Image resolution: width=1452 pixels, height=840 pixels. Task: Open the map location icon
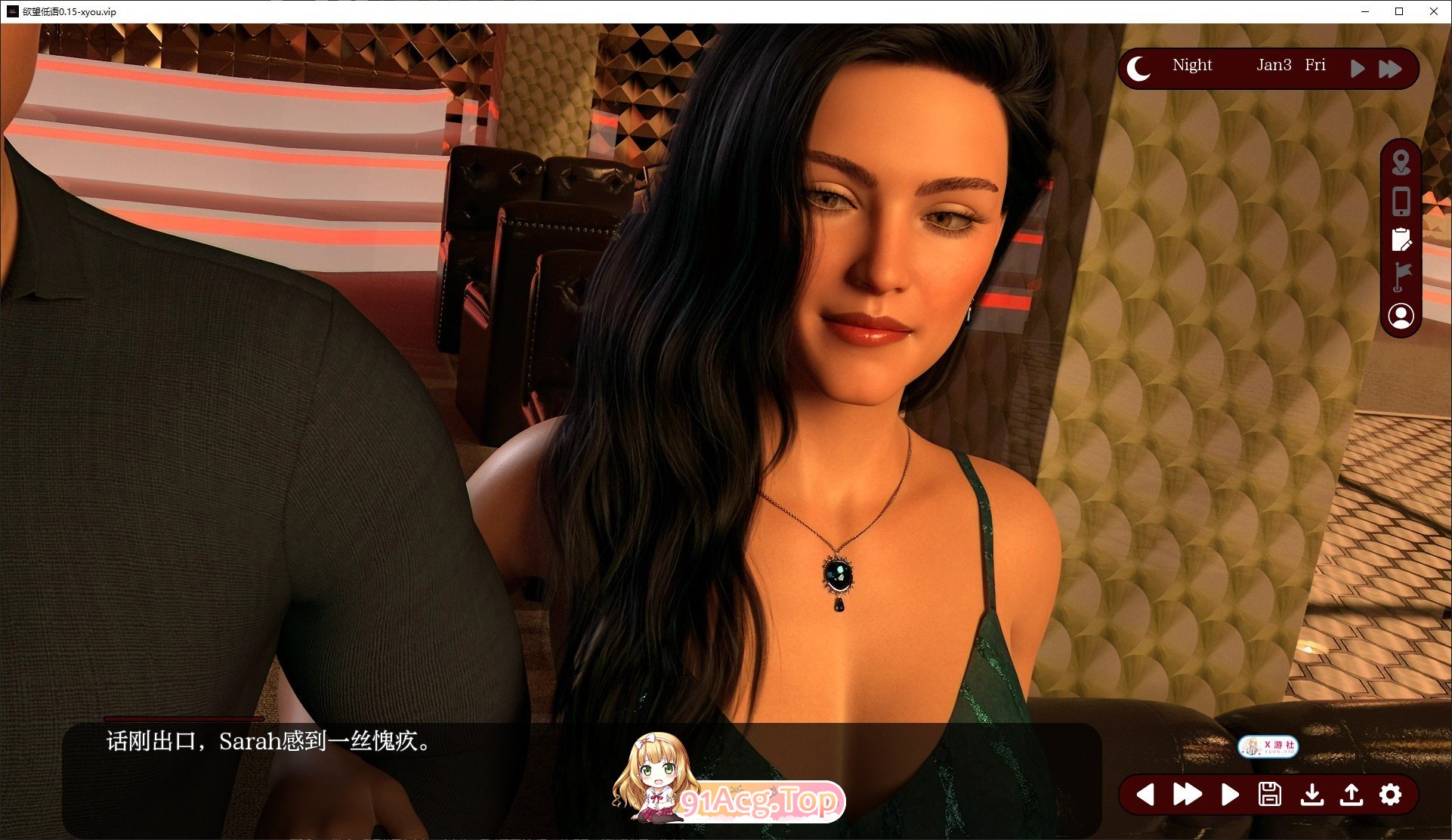(x=1402, y=163)
